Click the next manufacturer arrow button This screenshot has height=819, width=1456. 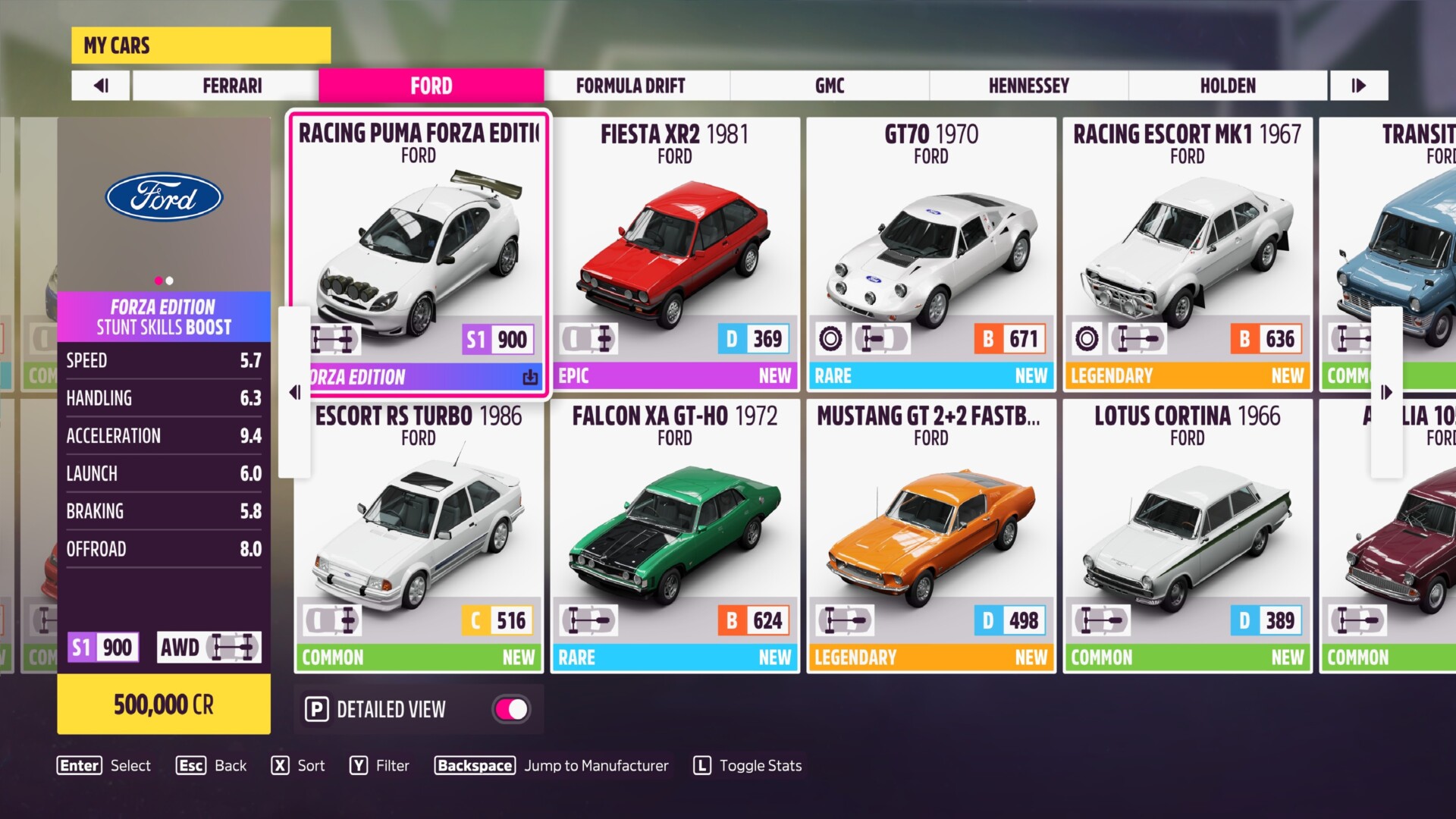pos(1358,86)
